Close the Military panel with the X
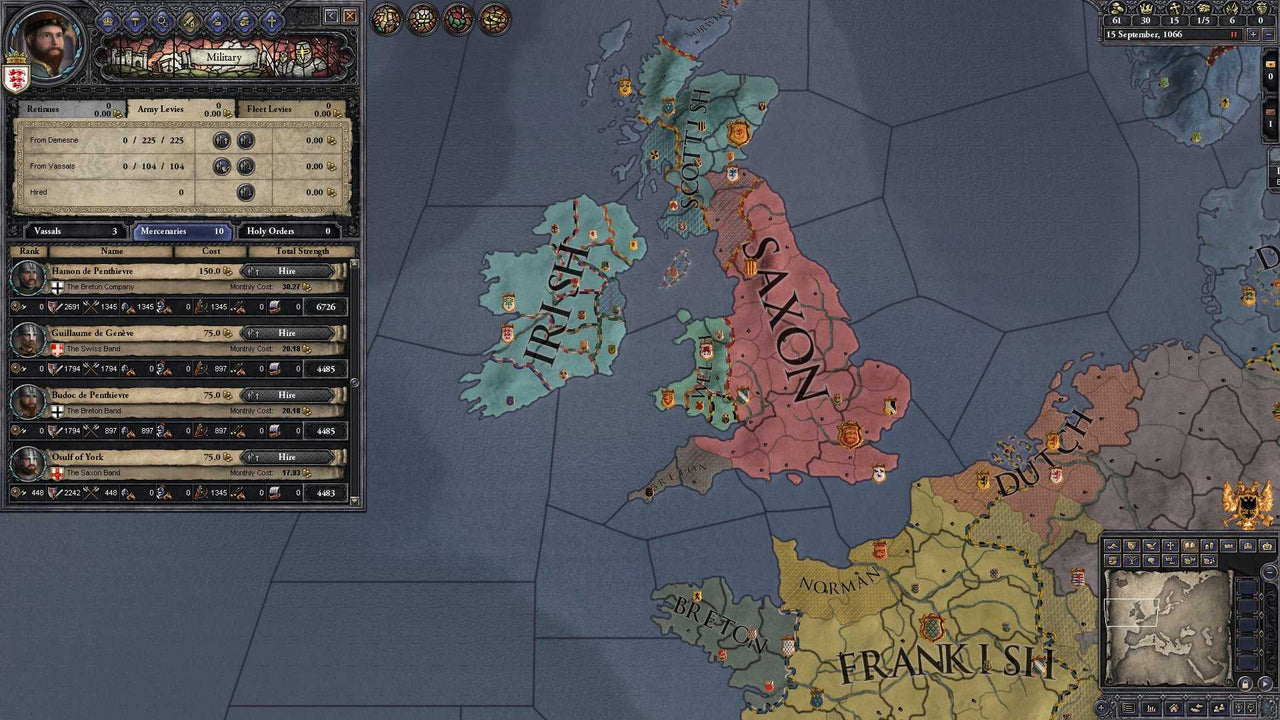 click(349, 16)
